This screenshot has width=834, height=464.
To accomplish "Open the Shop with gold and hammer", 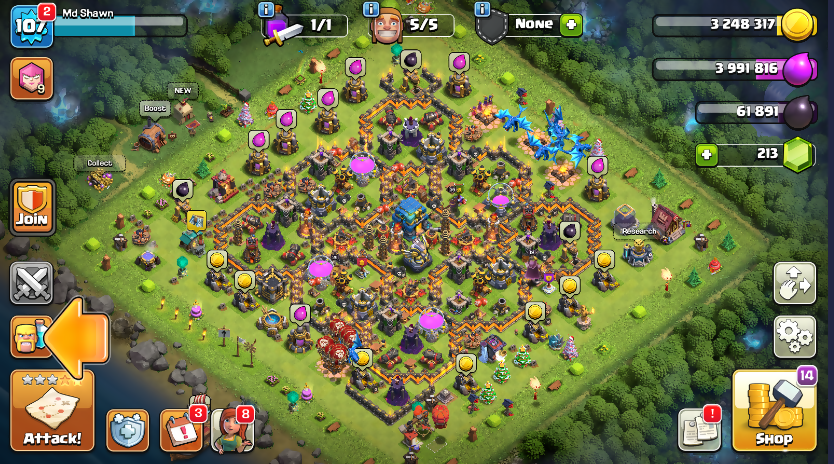I will click(x=773, y=411).
